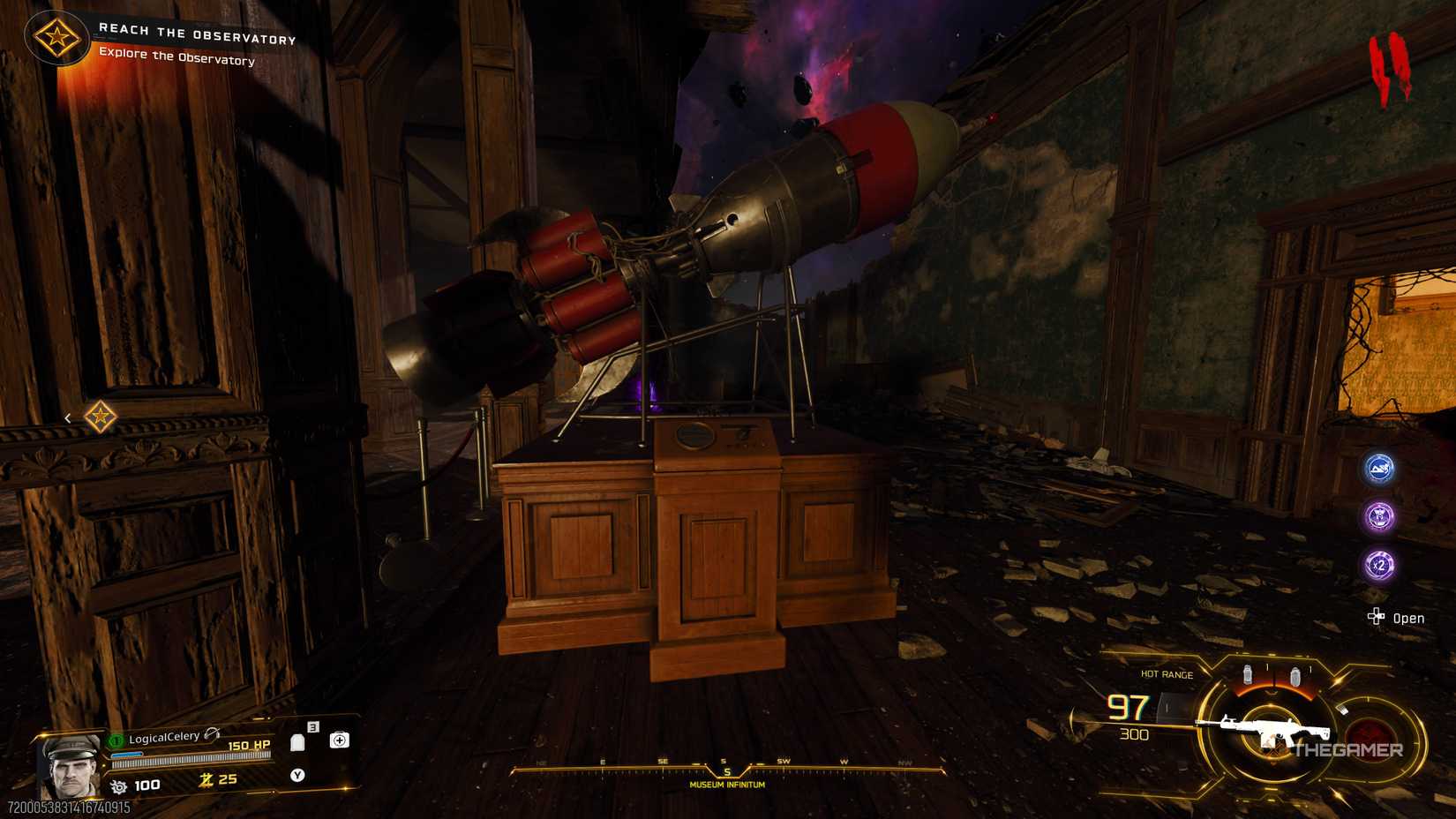Click the objective star emblem top left
Image resolution: width=1456 pixels, height=819 pixels.
point(56,37)
